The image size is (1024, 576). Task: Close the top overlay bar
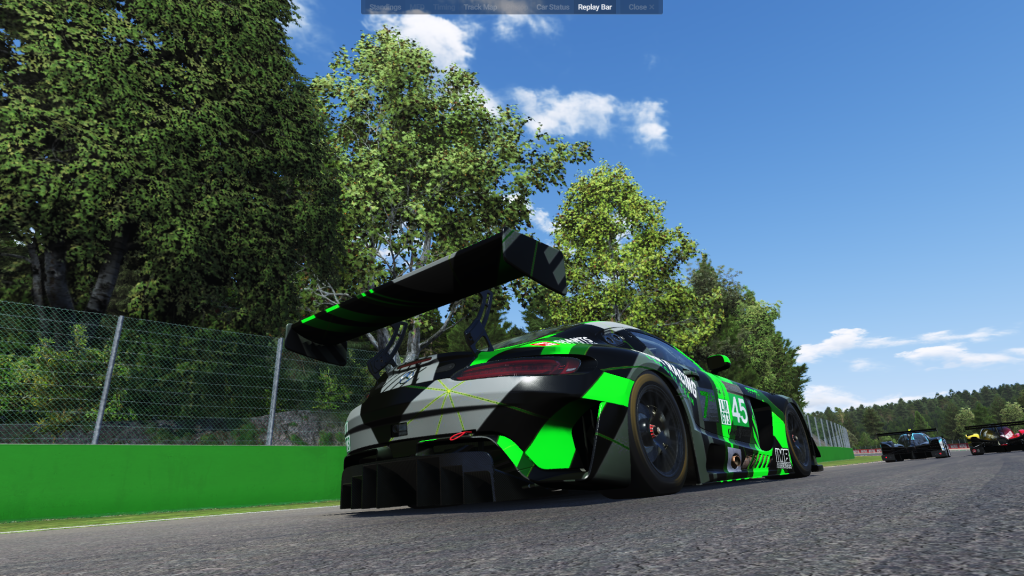click(x=641, y=7)
